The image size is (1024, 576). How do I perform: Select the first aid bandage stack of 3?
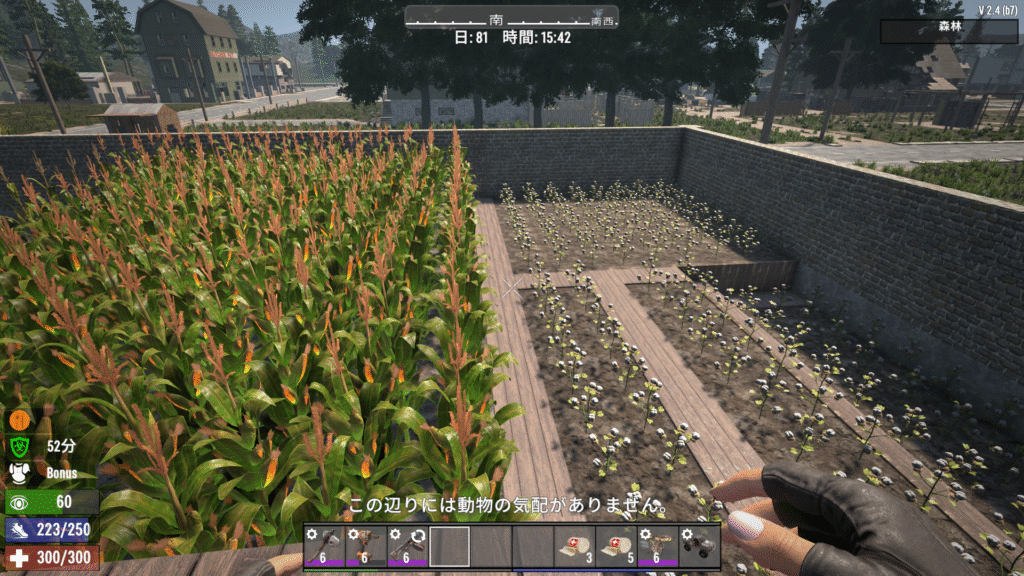(x=575, y=547)
